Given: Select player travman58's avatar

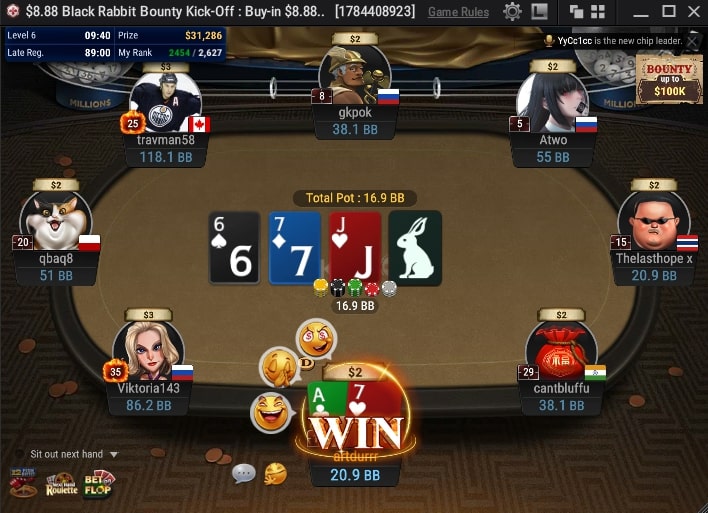Looking at the screenshot, I should pos(166,102).
